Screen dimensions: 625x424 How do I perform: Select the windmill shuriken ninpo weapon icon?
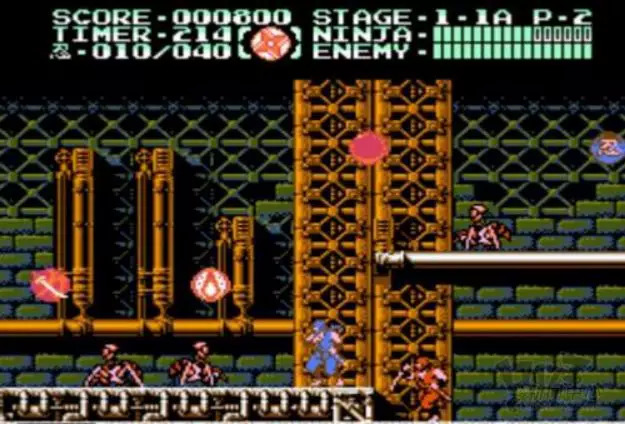point(269,45)
